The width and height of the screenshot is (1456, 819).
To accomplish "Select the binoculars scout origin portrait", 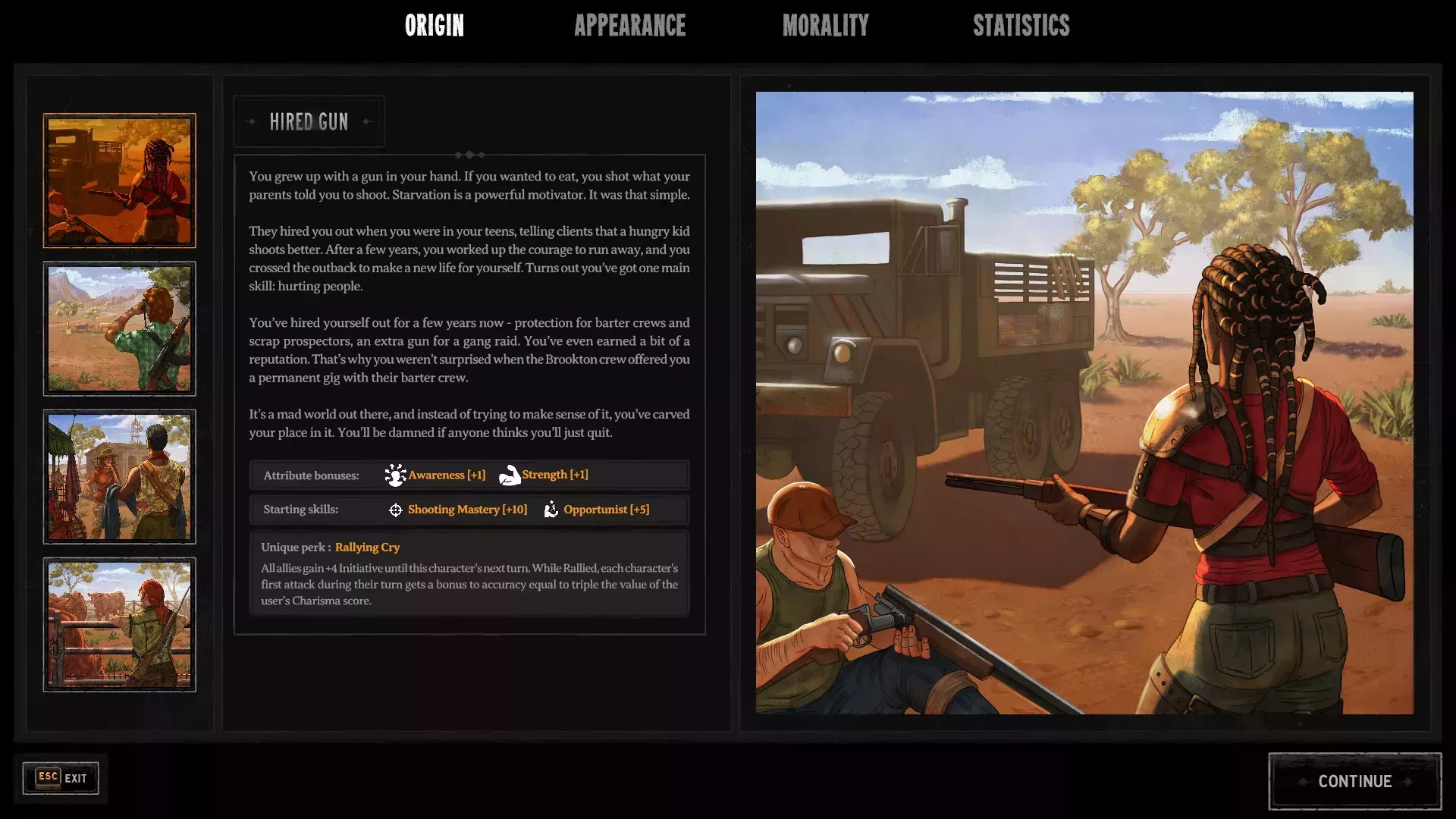I will [119, 328].
